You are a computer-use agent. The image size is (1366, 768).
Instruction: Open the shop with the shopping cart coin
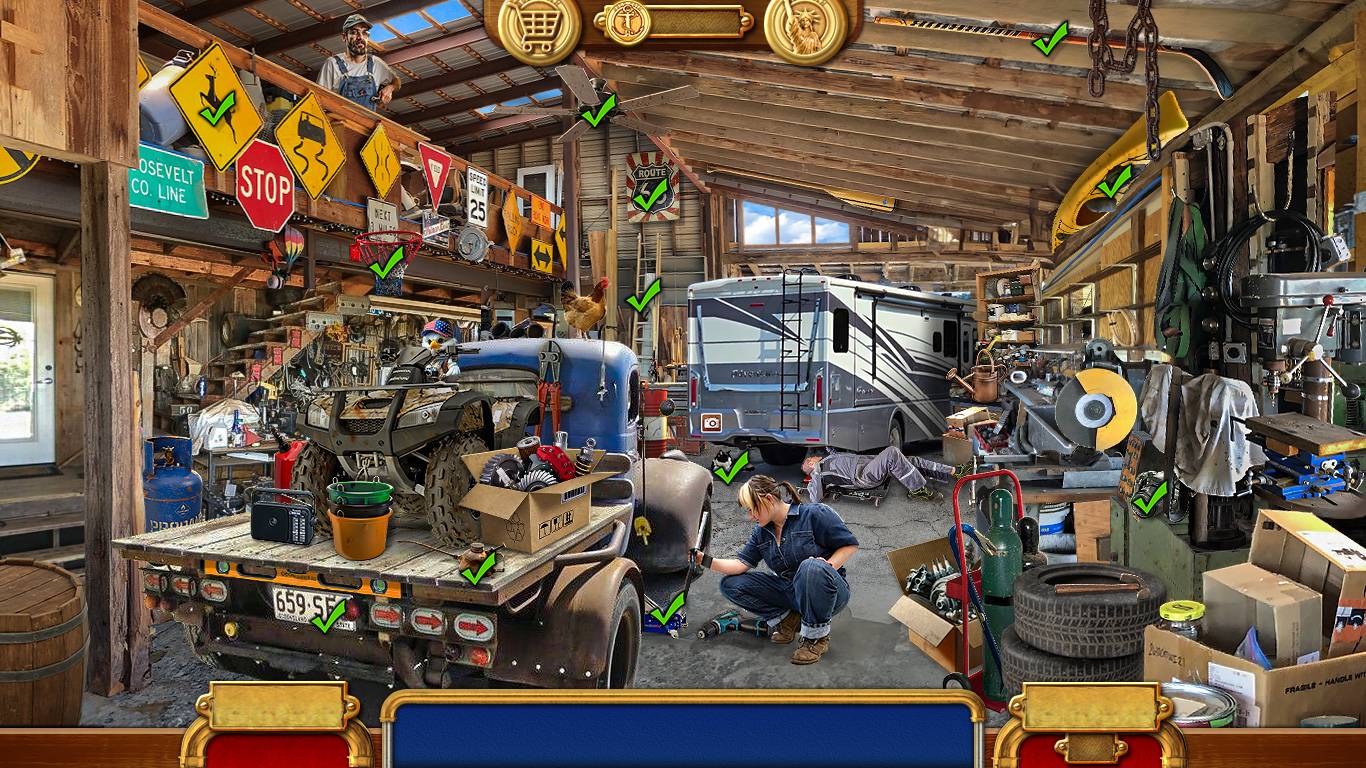[x=539, y=31]
